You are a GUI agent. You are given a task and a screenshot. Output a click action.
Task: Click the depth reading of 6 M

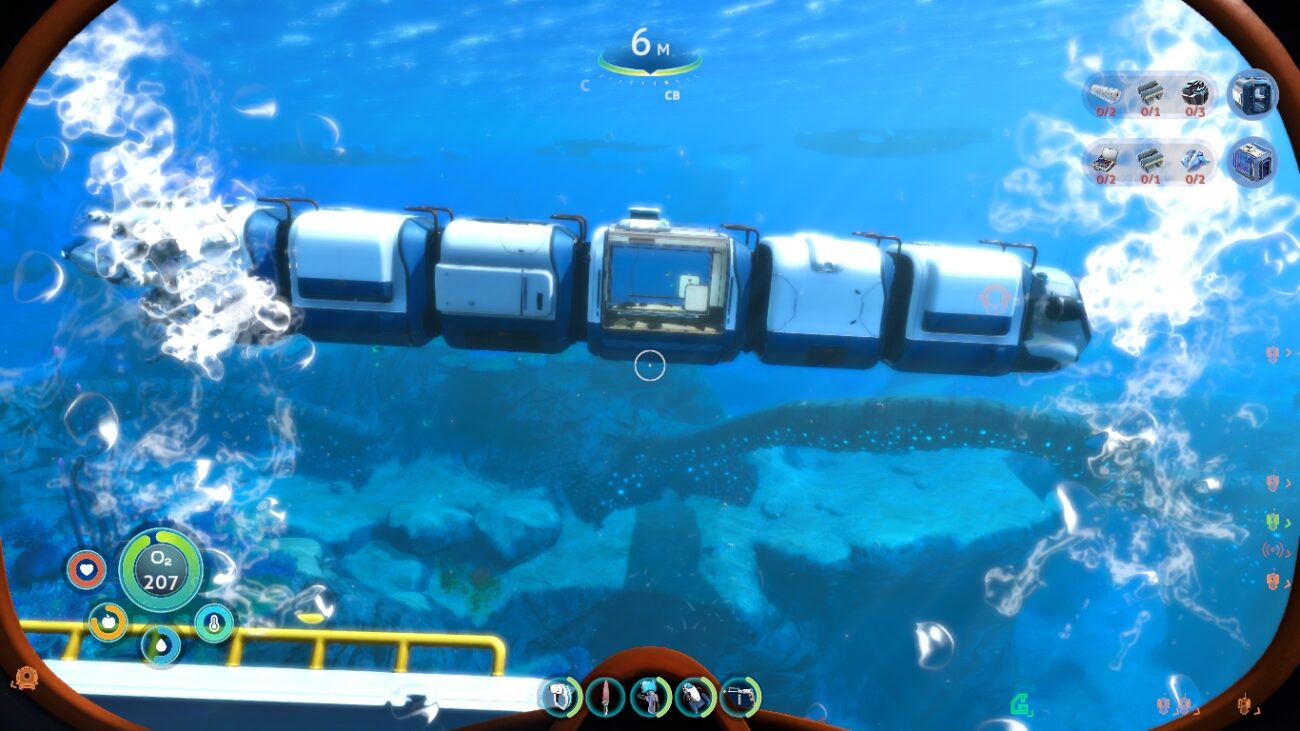(x=651, y=44)
